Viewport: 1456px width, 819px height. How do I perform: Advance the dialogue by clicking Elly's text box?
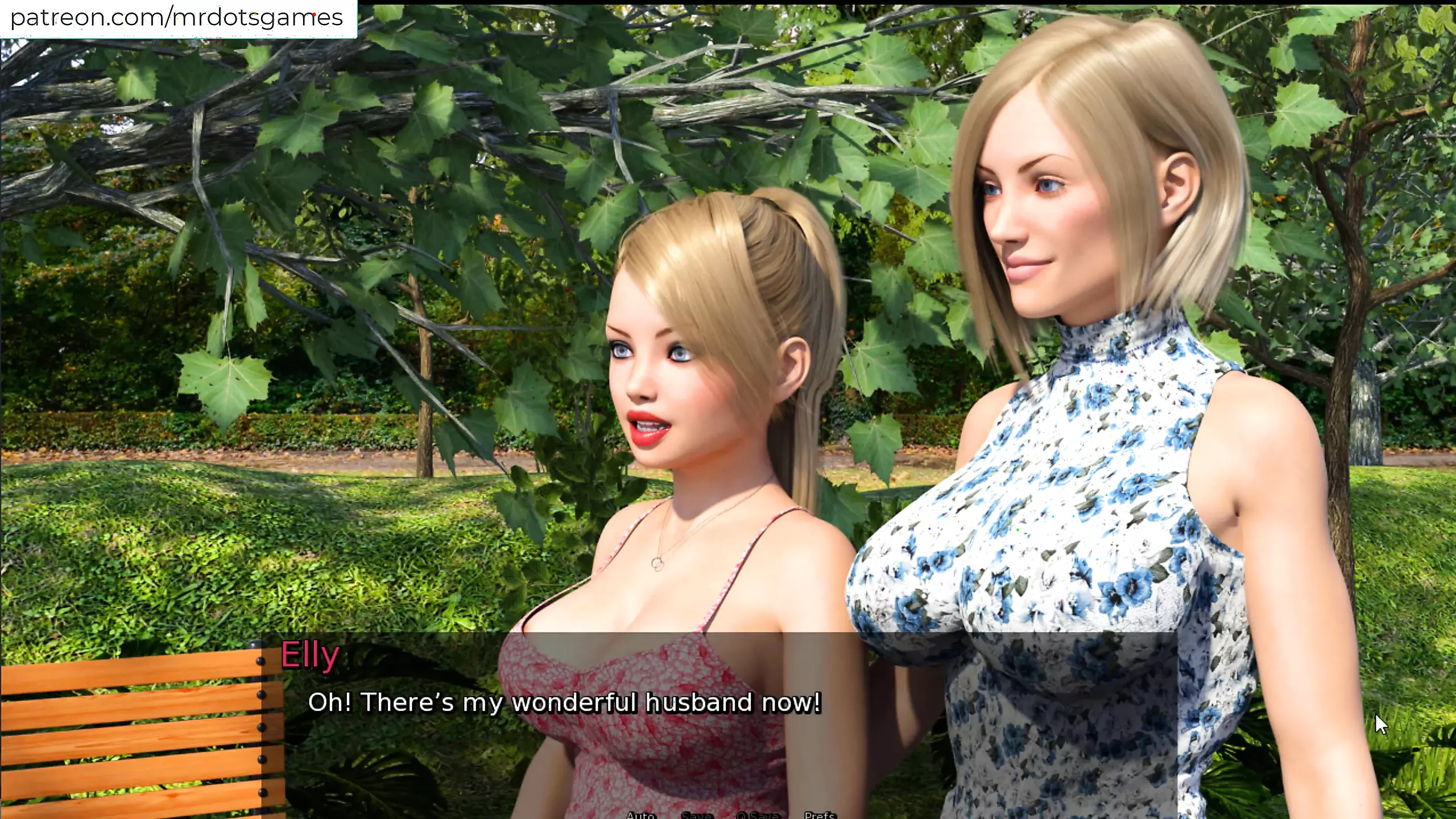tap(564, 702)
